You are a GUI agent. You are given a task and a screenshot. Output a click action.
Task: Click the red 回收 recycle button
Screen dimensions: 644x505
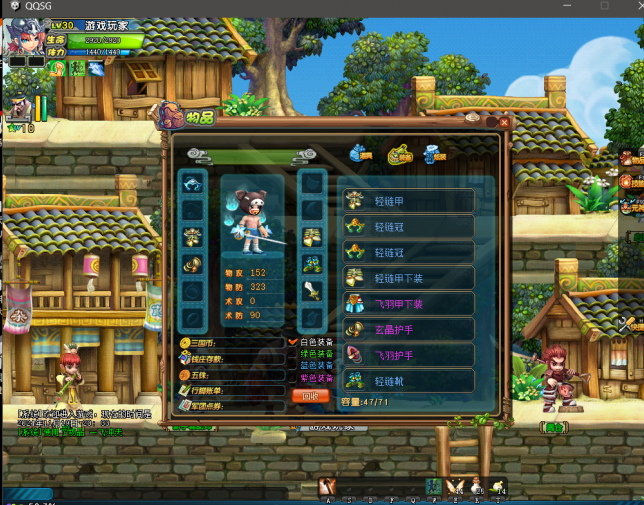point(310,396)
